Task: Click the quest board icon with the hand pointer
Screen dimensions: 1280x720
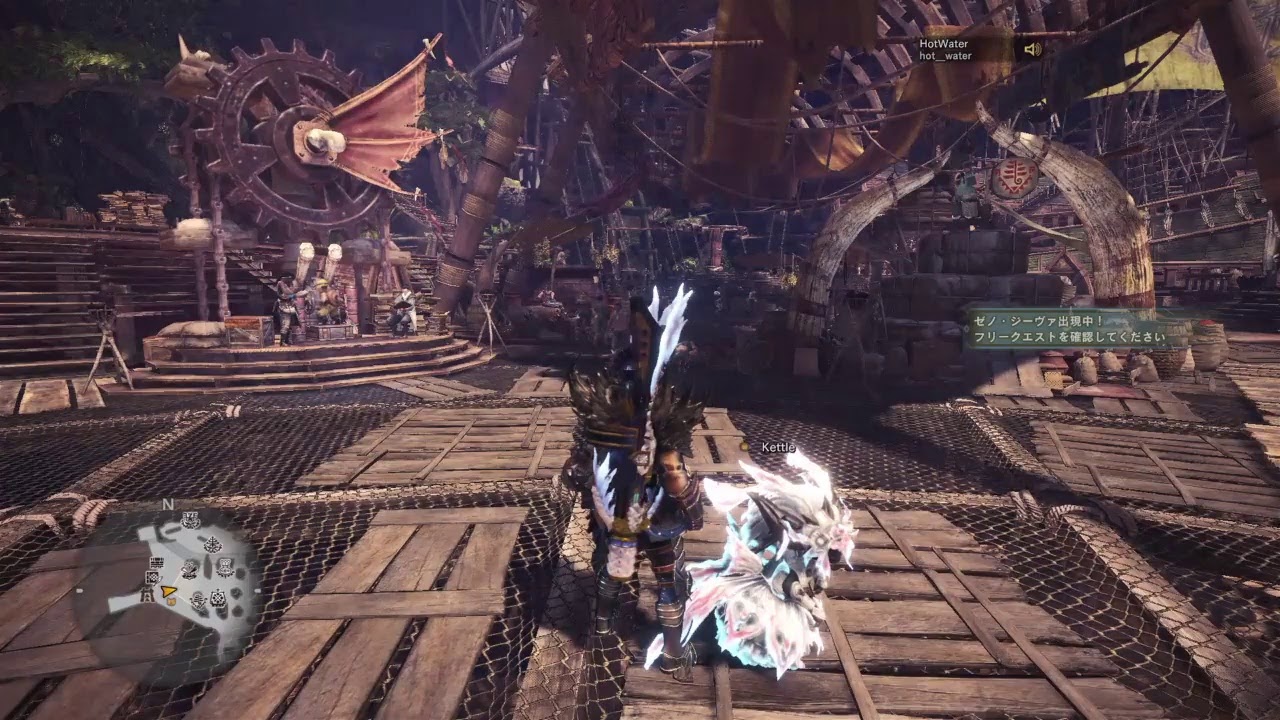Action: [152, 577]
